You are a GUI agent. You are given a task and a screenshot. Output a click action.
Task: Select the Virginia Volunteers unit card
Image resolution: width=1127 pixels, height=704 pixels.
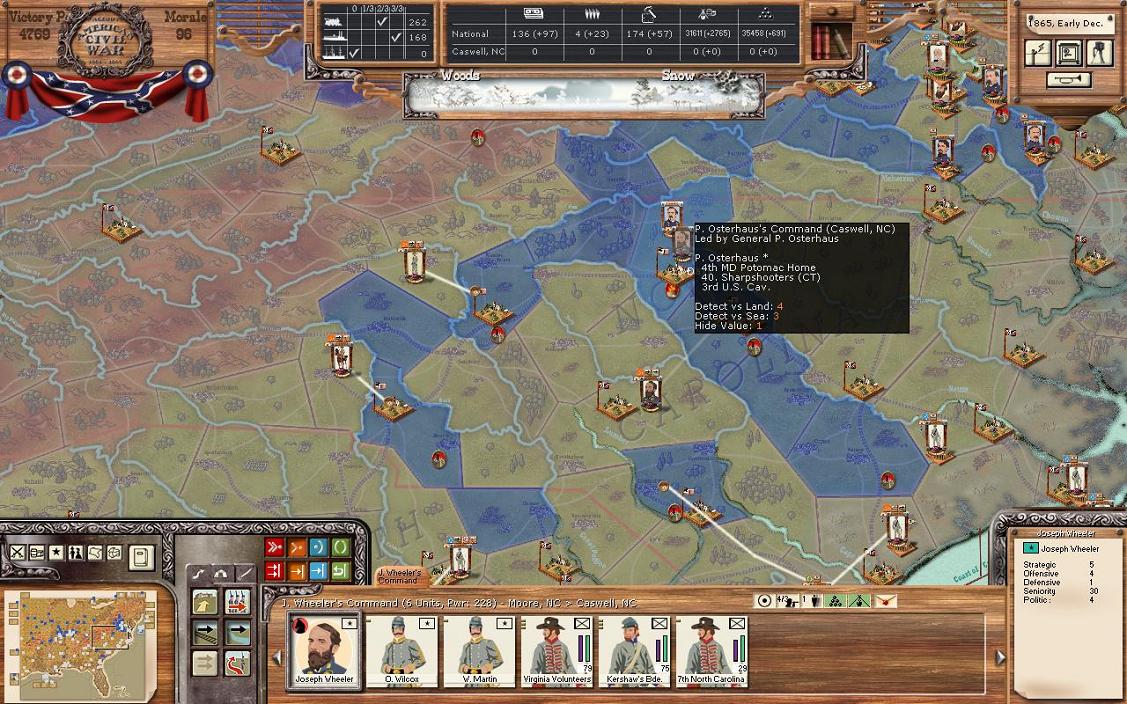[x=556, y=649]
